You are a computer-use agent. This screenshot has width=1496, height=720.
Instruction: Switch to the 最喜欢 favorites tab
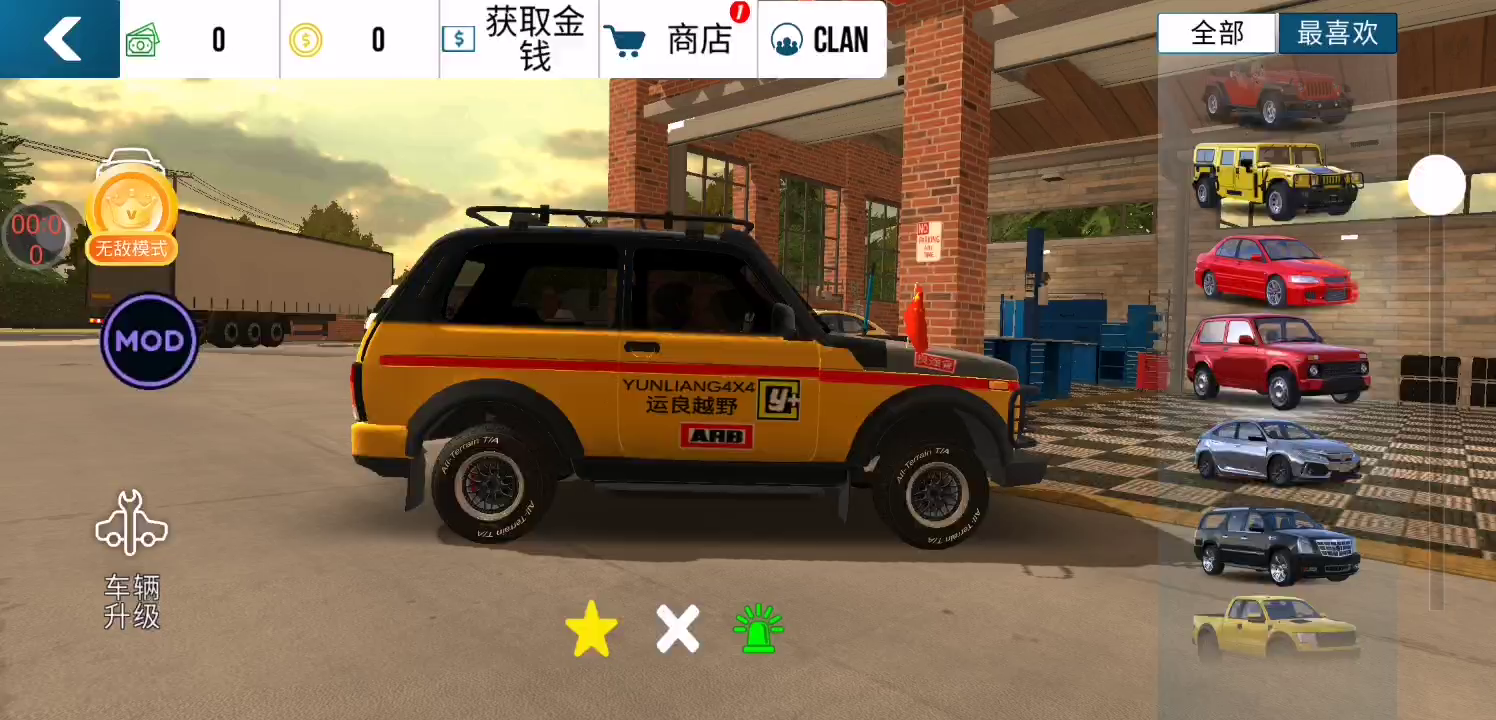pos(1337,33)
